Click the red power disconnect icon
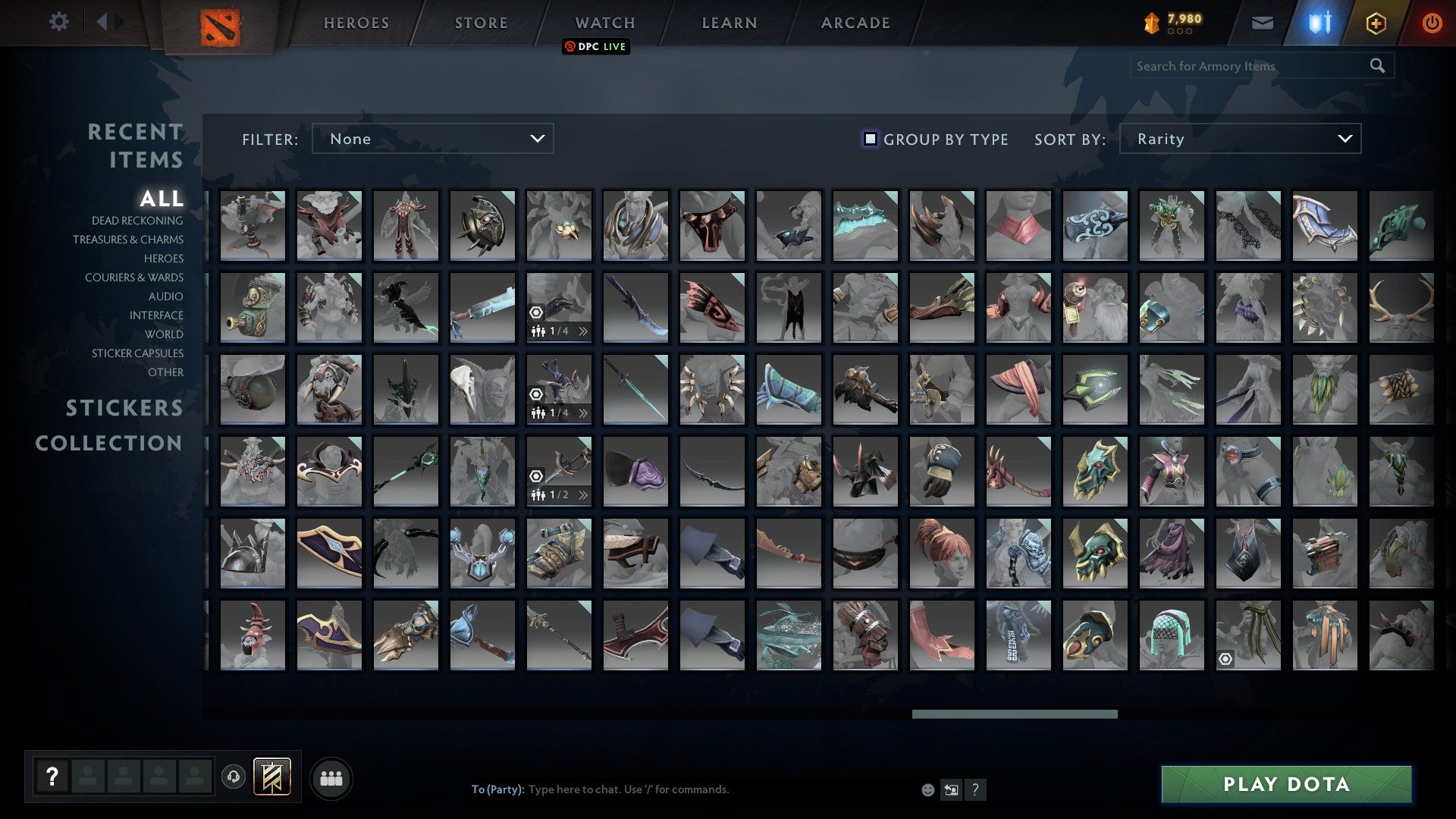Screen dimensions: 1456x819 pyautogui.click(x=1432, y=23)
